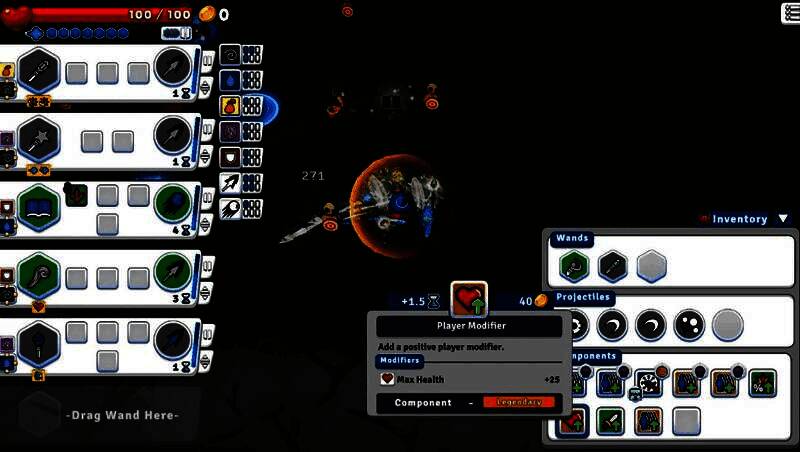The height and width of the screenshot is (452, 800).
Task: Select the black wand in Wands inventory
Action: (x=611, y=266)
